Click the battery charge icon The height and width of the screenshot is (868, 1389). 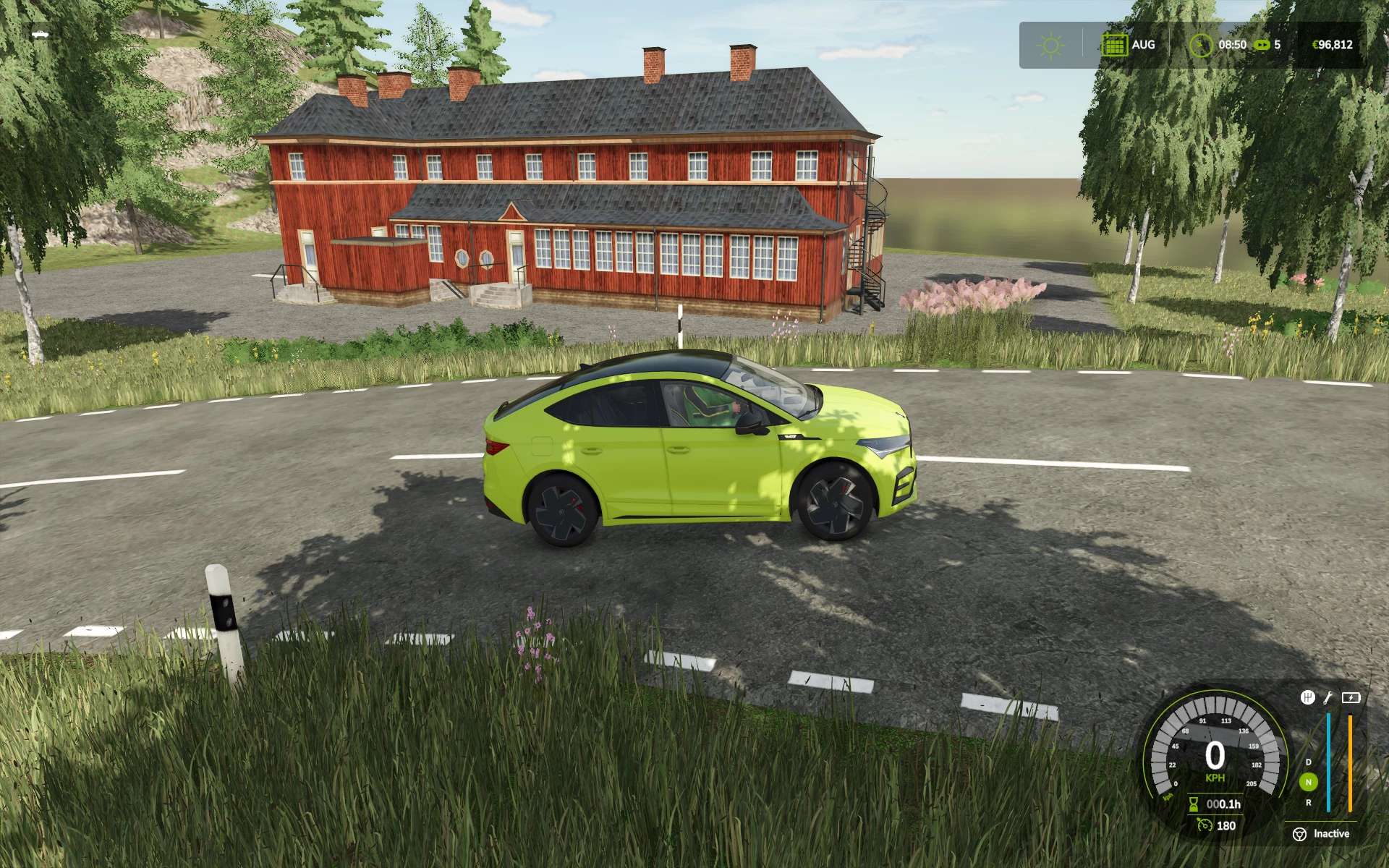(x=1351, y=697)
